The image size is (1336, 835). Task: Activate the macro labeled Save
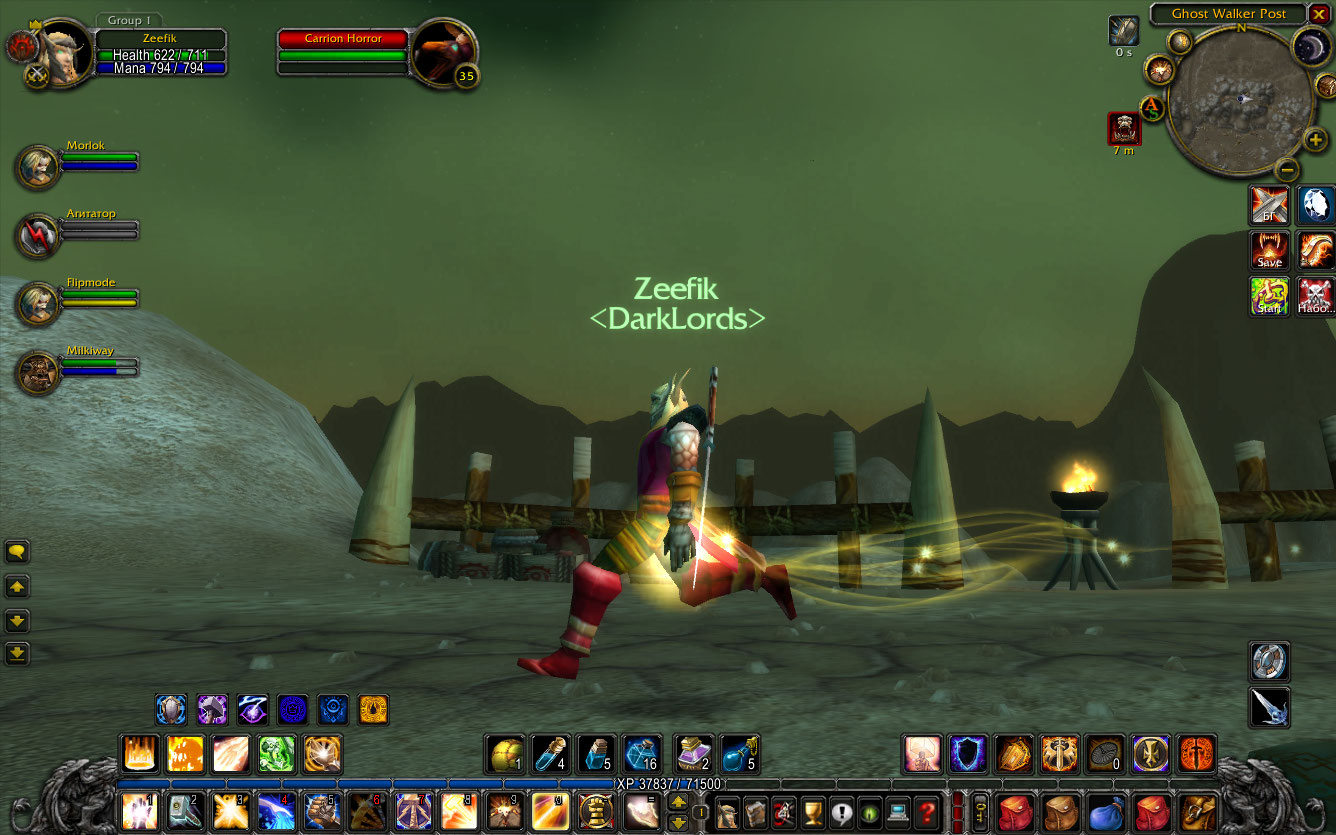pos(1269,250)
